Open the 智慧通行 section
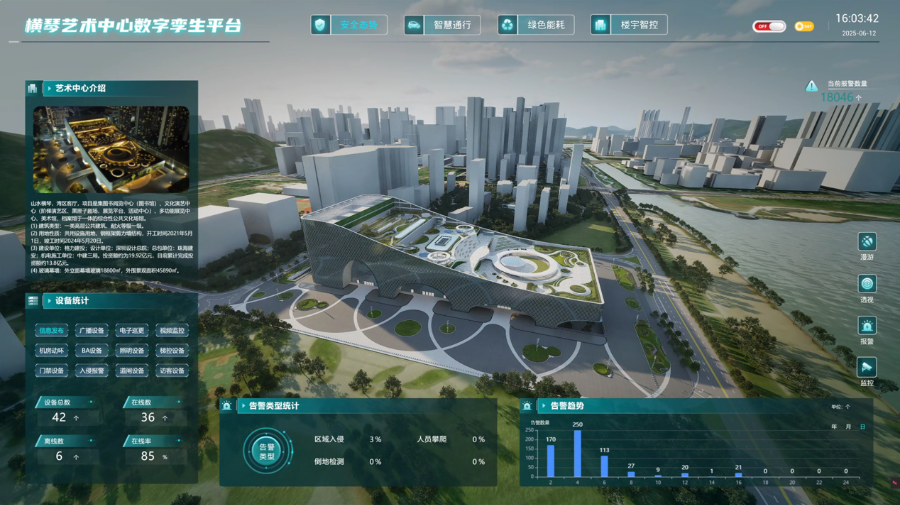 point(443,25)
